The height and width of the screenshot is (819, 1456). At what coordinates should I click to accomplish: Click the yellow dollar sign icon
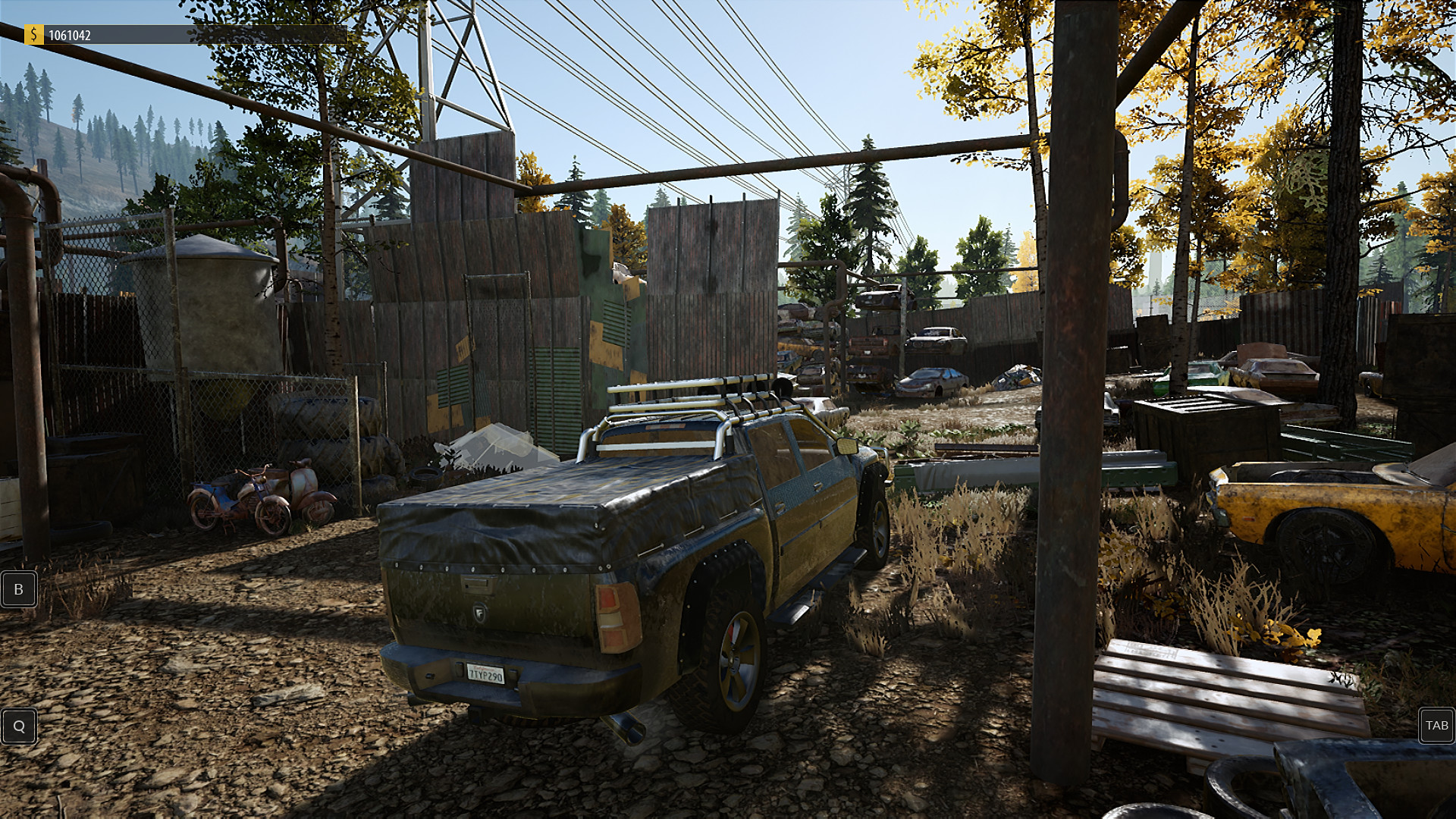tap(33, 33)
